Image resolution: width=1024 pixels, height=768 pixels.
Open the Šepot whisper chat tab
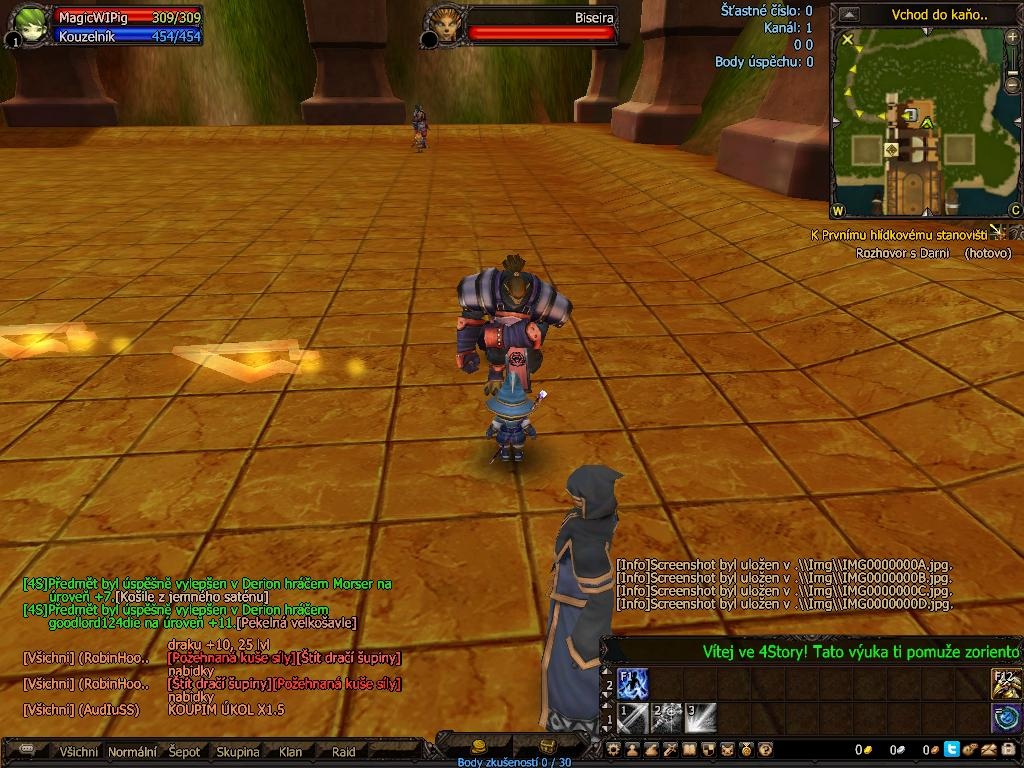(x=184, y=752)
